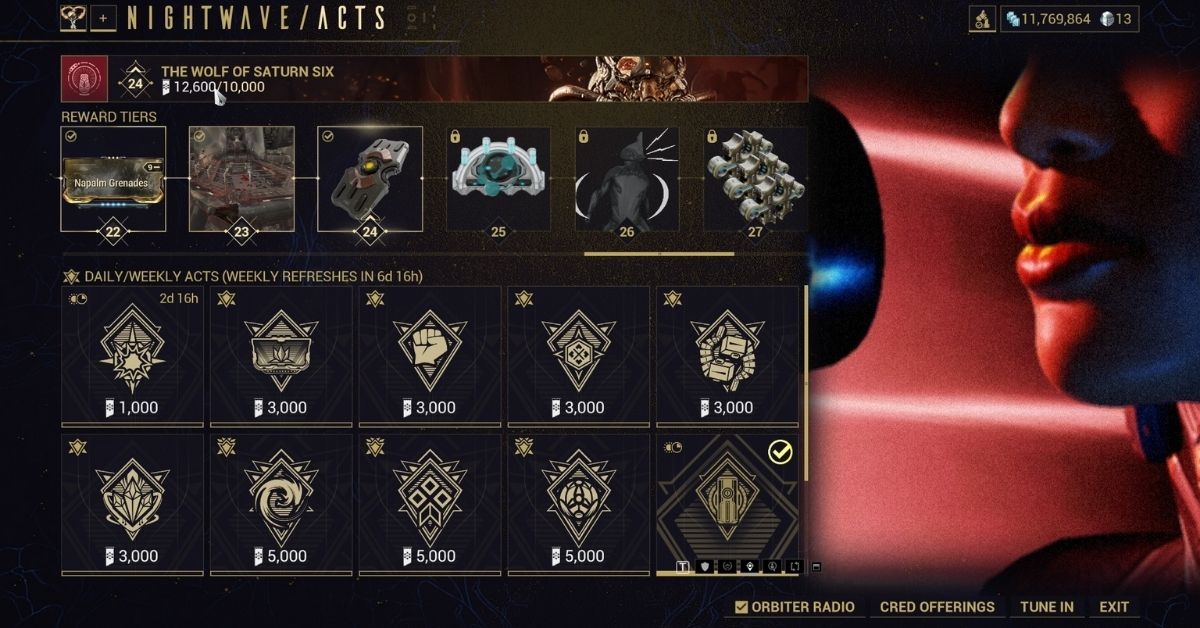The height and width of the screenshot is (628, 1200).
Task: Inspect the locked tier 26 silhouette reward
Action: pyautogui.click(x=627, y=178)
